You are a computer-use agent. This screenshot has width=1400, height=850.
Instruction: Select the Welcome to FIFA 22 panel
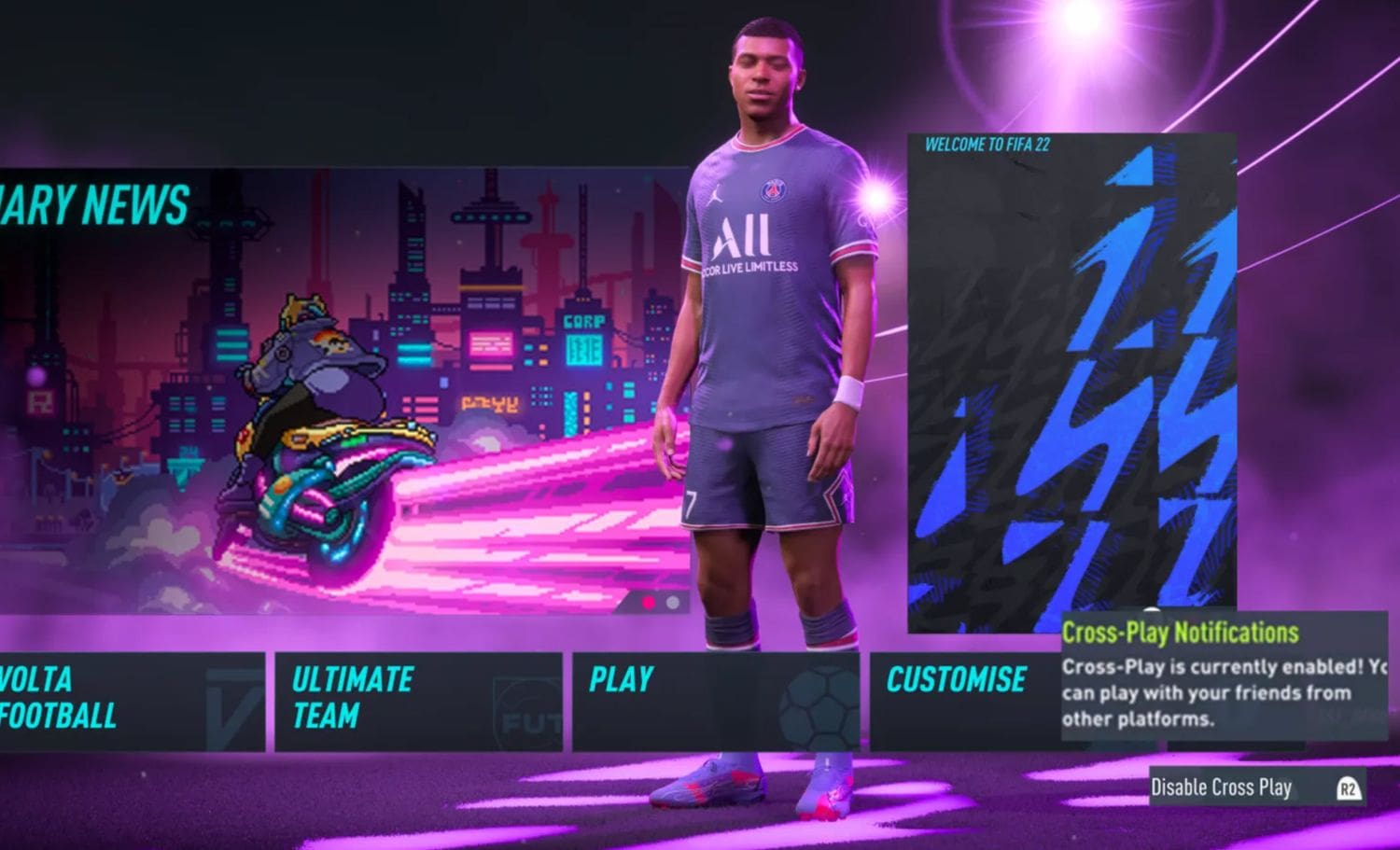[1071, 383]
